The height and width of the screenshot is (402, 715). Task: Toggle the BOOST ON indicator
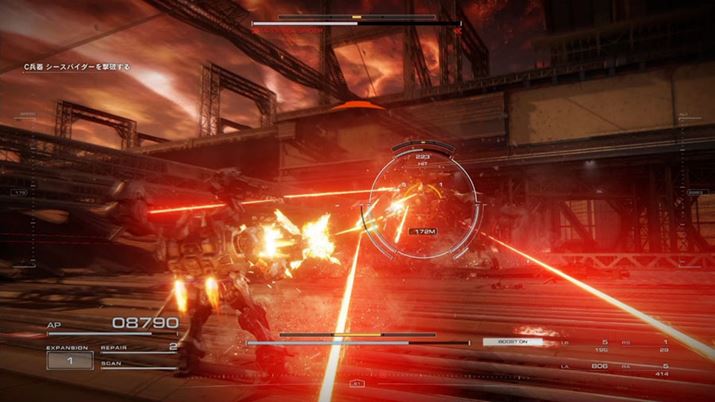point(512,342)
